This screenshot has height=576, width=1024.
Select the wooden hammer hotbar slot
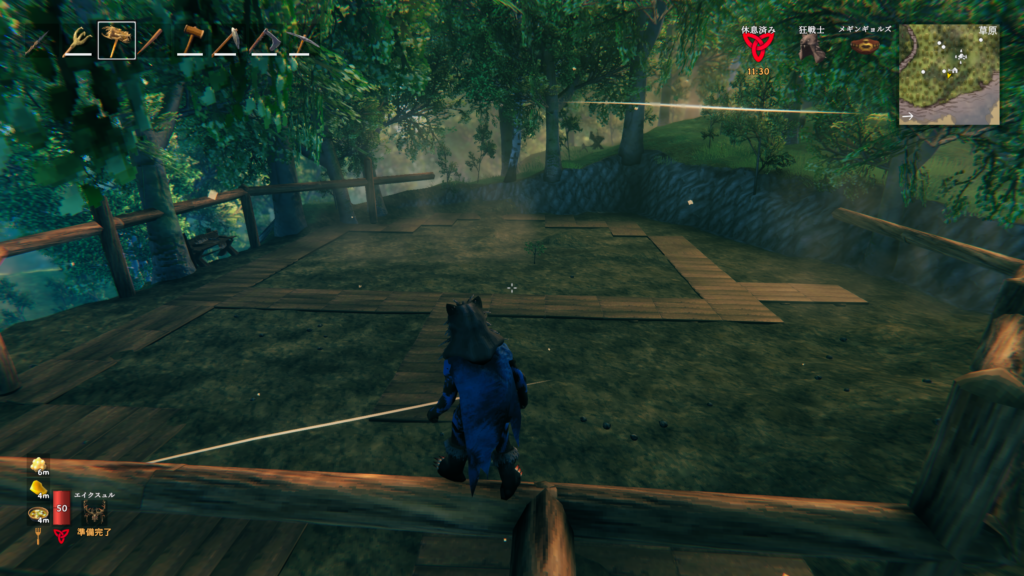[x=191, y=41]
